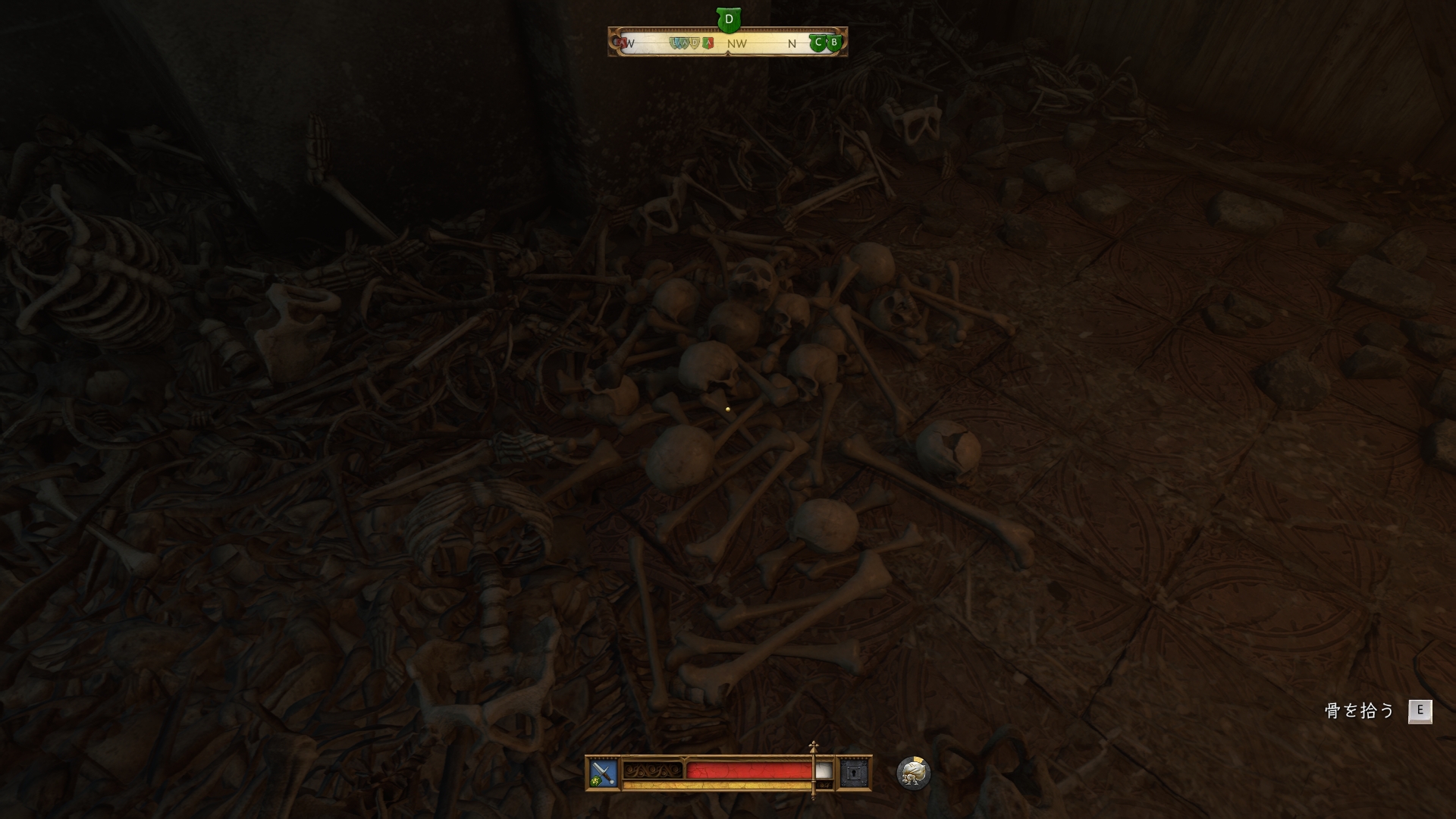Click the white segment of the status bar
Viewport: 1456px width, 819px height.
[824, 770]
